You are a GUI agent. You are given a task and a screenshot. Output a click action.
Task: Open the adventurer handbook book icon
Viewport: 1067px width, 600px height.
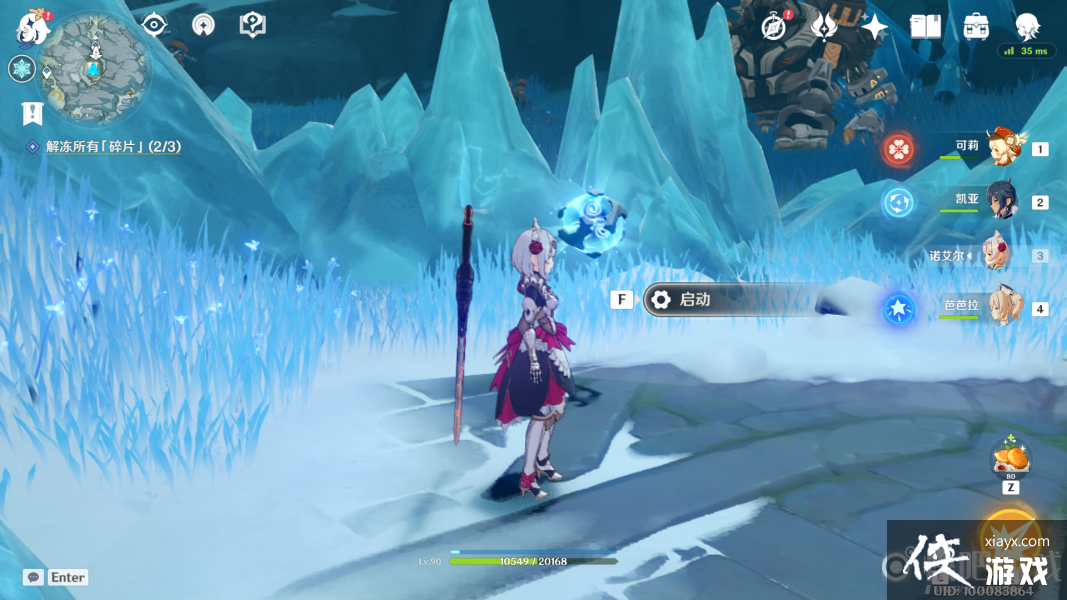[926, 27]
